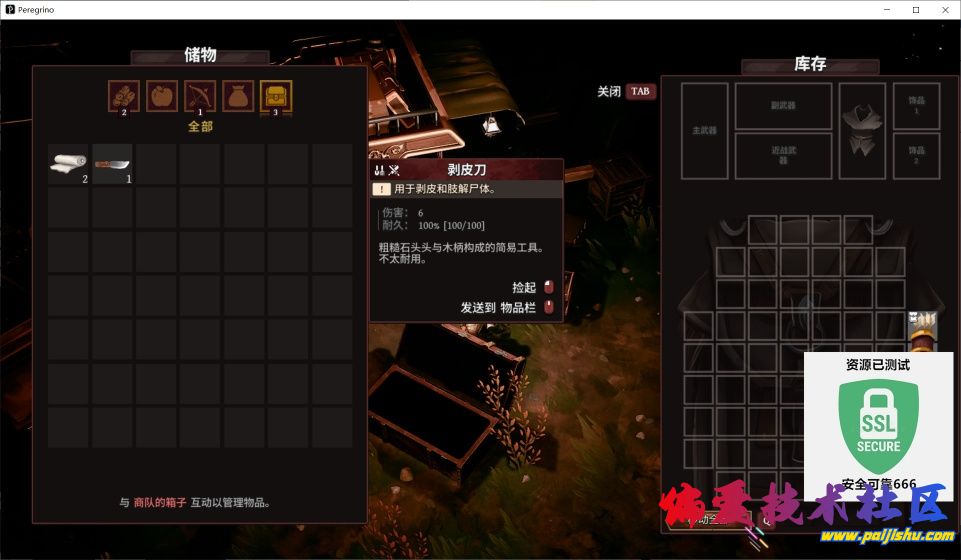961x560 pixels.
Task: Select the chest 'all items' tab
Action: click(276, 96)
